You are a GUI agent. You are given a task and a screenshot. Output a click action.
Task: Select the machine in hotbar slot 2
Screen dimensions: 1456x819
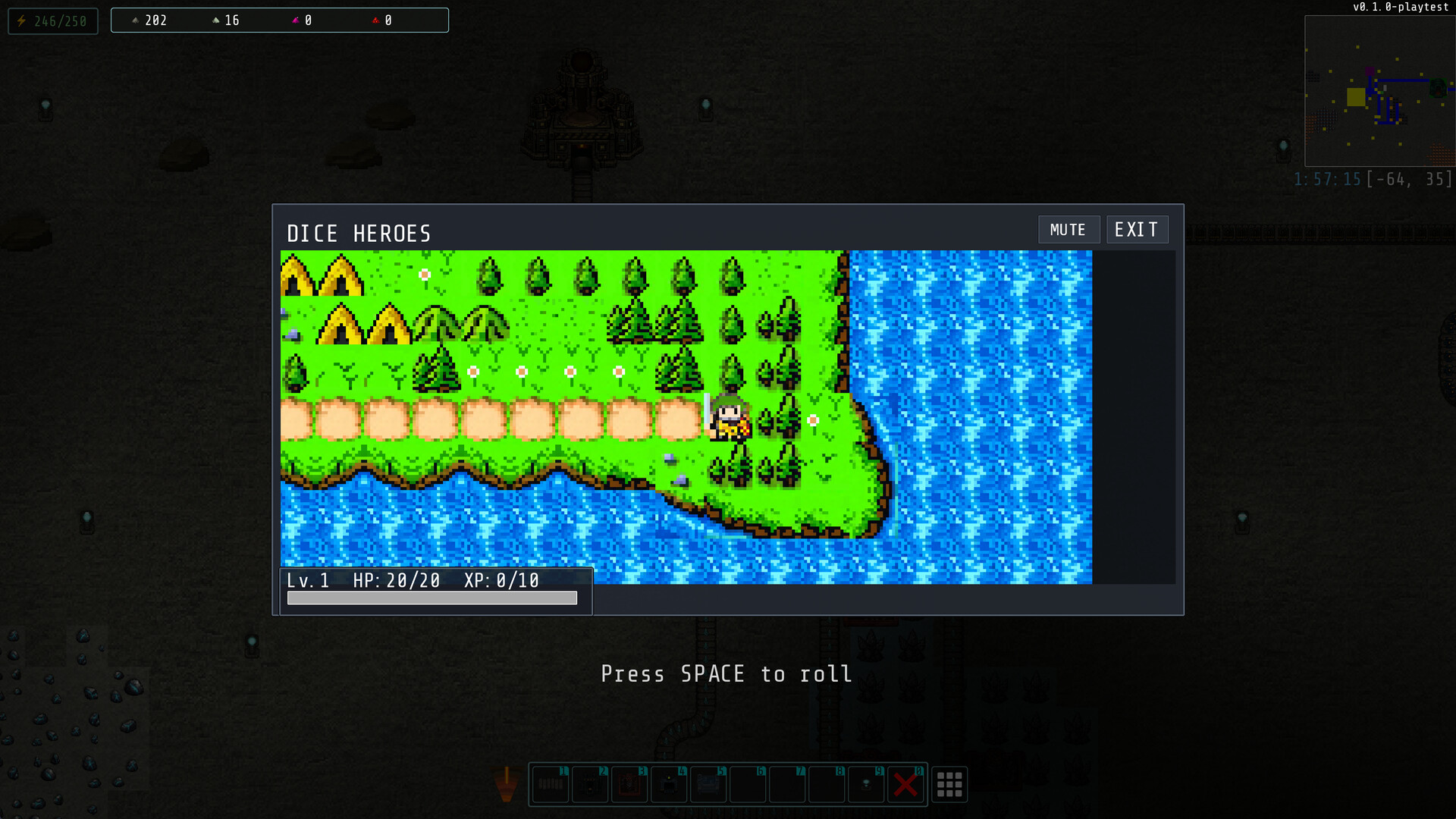tap(590, 785)
